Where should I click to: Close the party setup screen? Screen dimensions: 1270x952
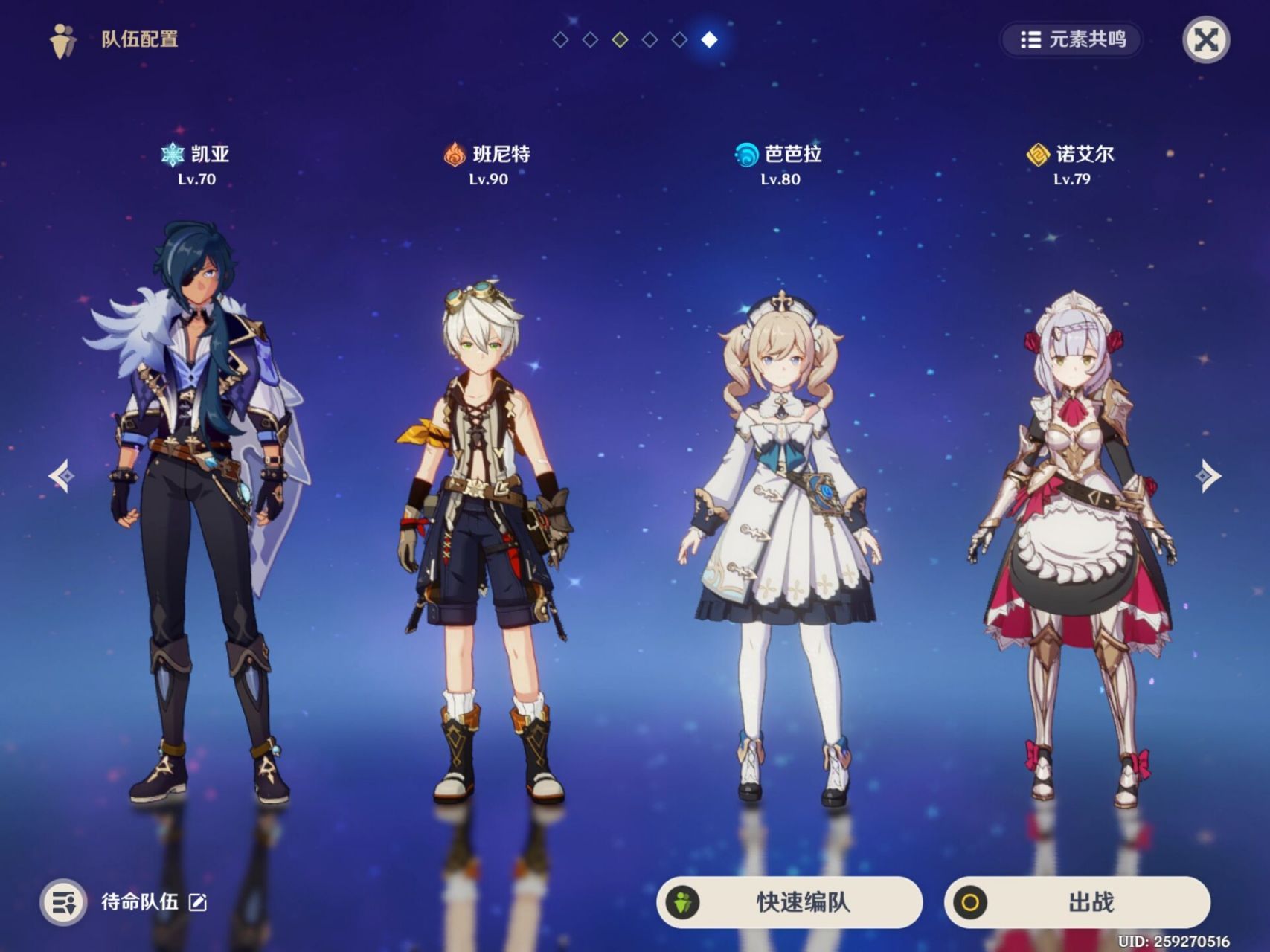(x=1205, y=40)
